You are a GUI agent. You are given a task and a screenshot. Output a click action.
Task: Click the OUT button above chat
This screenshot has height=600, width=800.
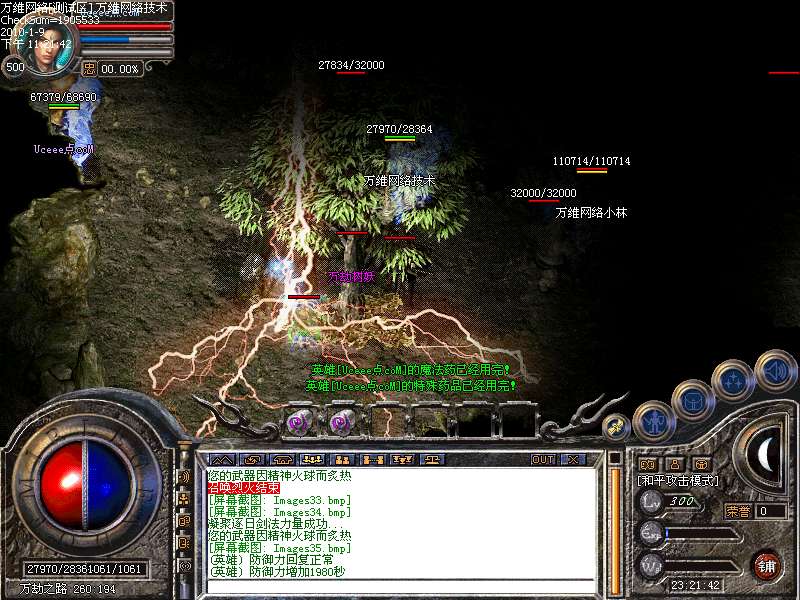(x=543, y=460)
